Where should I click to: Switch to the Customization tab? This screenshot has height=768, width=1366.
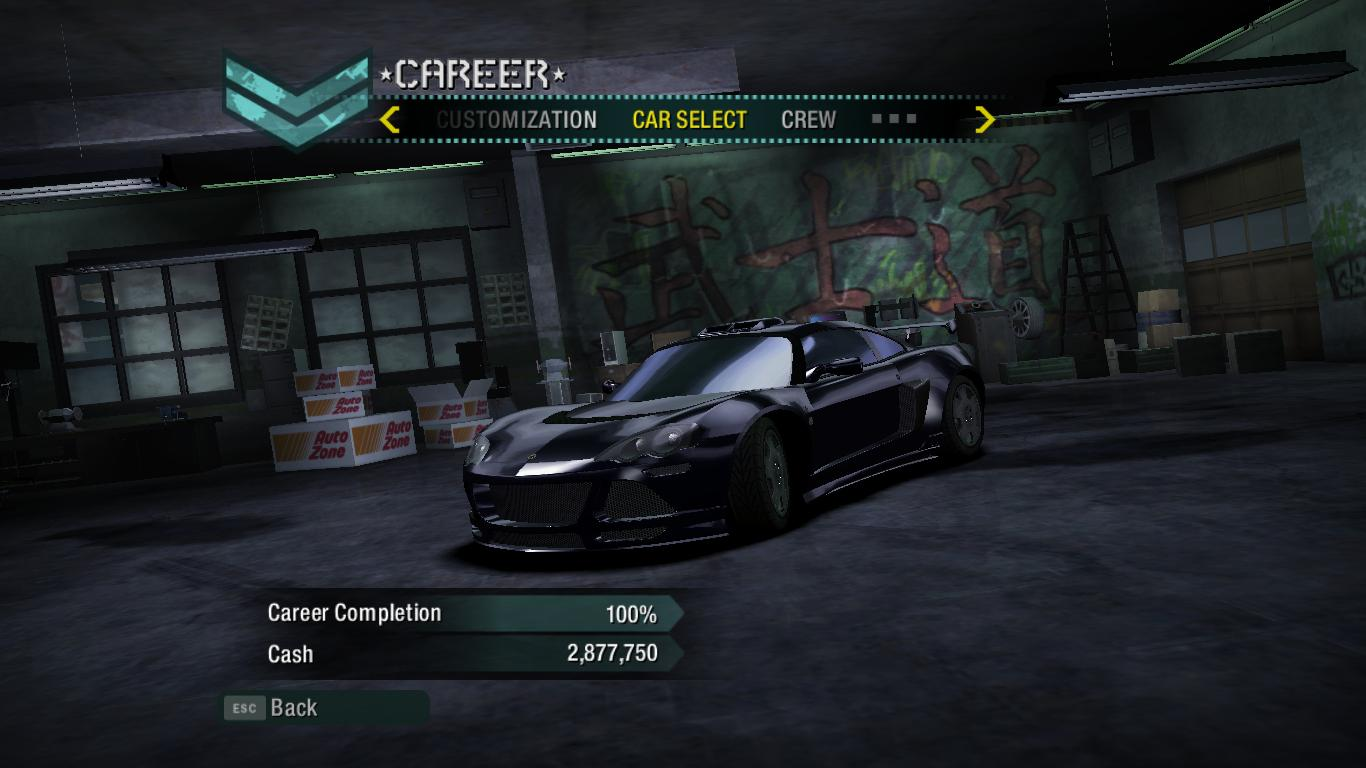(516, 120)
